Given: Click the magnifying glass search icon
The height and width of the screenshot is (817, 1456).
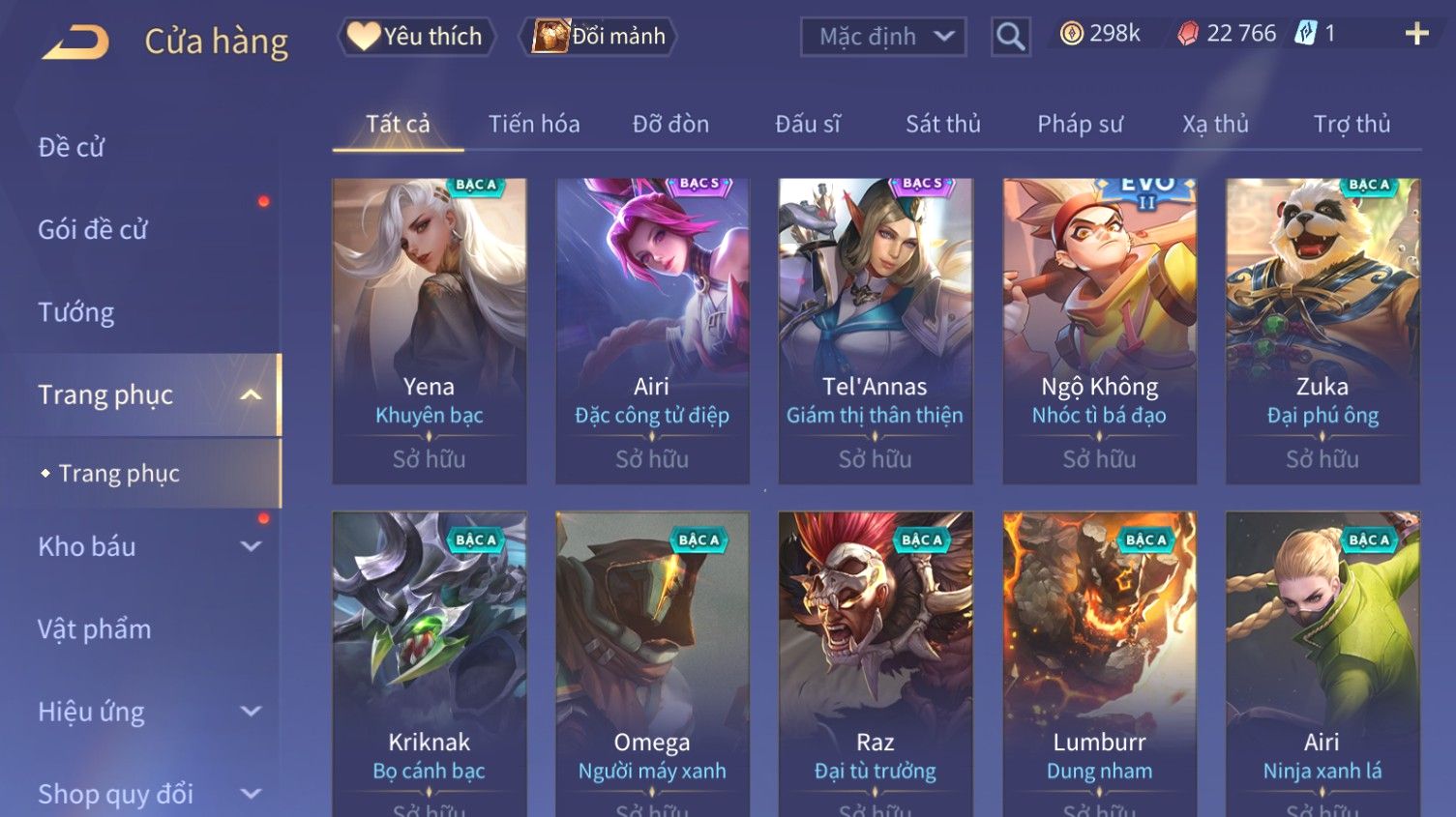Looking at the screenshot, I should 1010,37.
